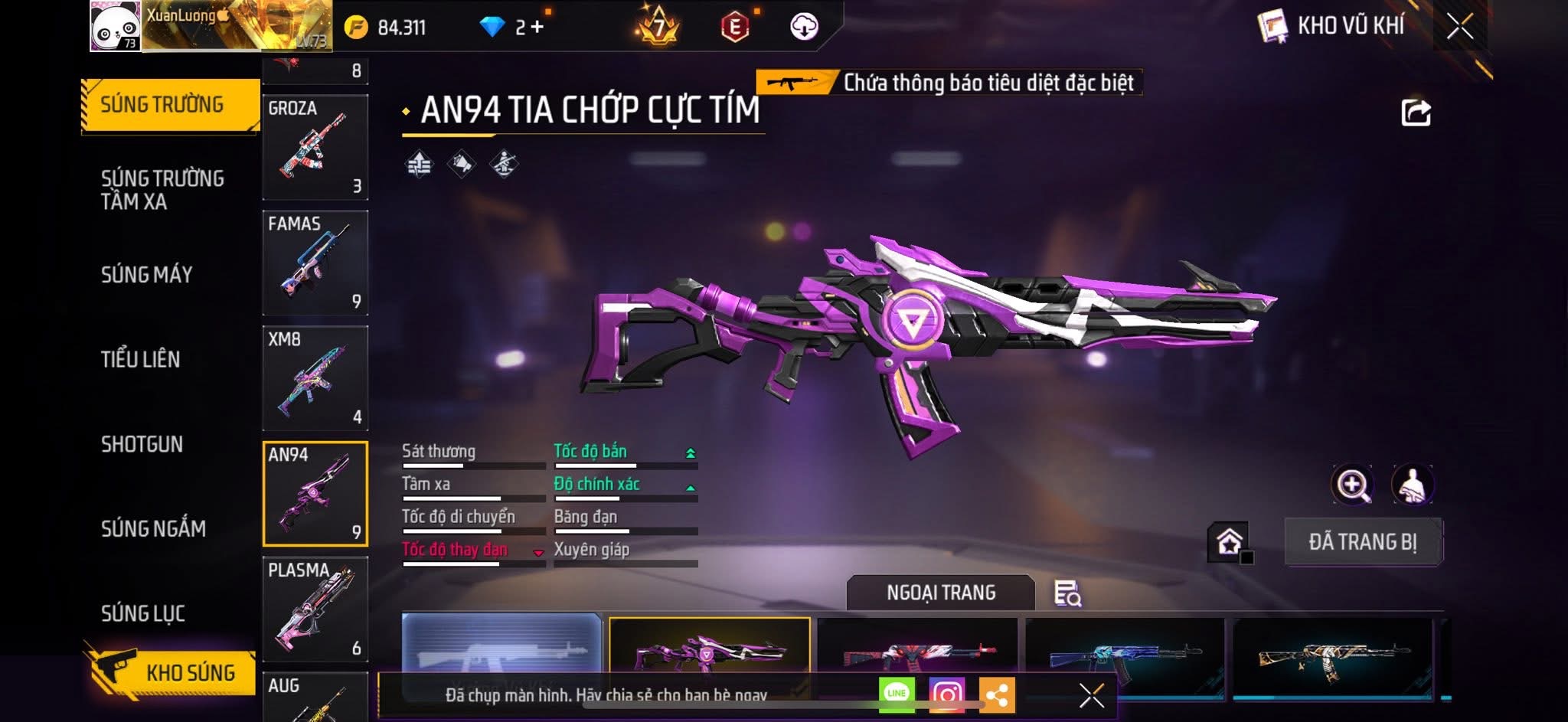Share screenshot via Instagram icon

[946, 694]
